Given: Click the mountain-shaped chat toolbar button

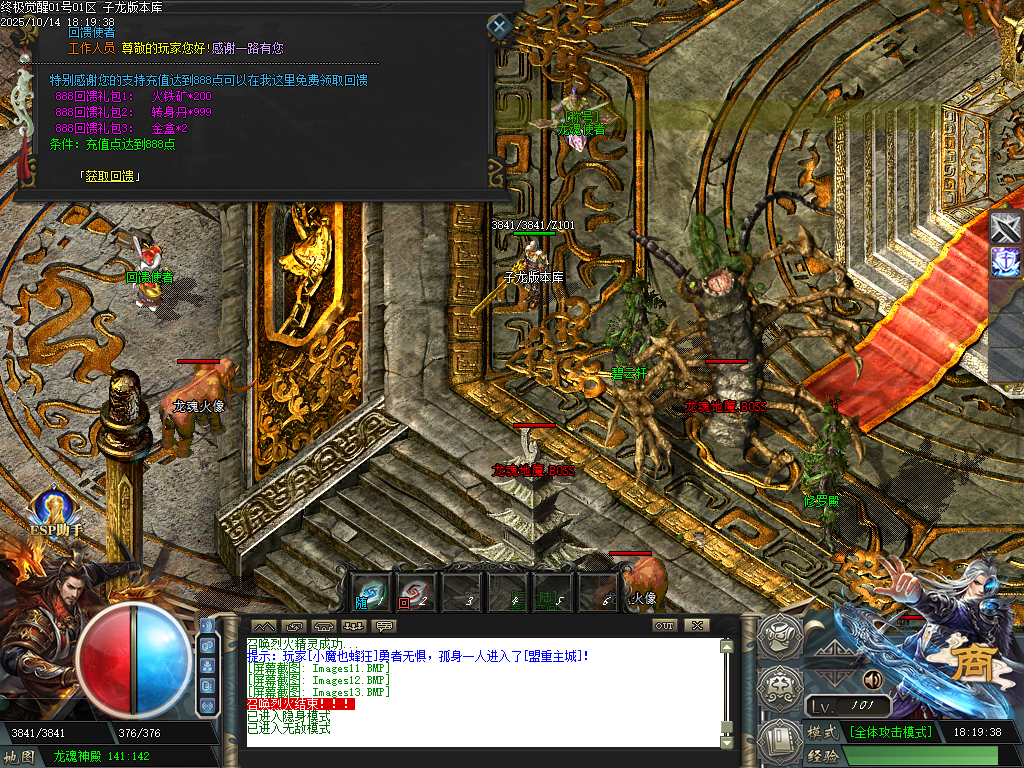Looking at the screenshot, I should [x=264, y=626].
